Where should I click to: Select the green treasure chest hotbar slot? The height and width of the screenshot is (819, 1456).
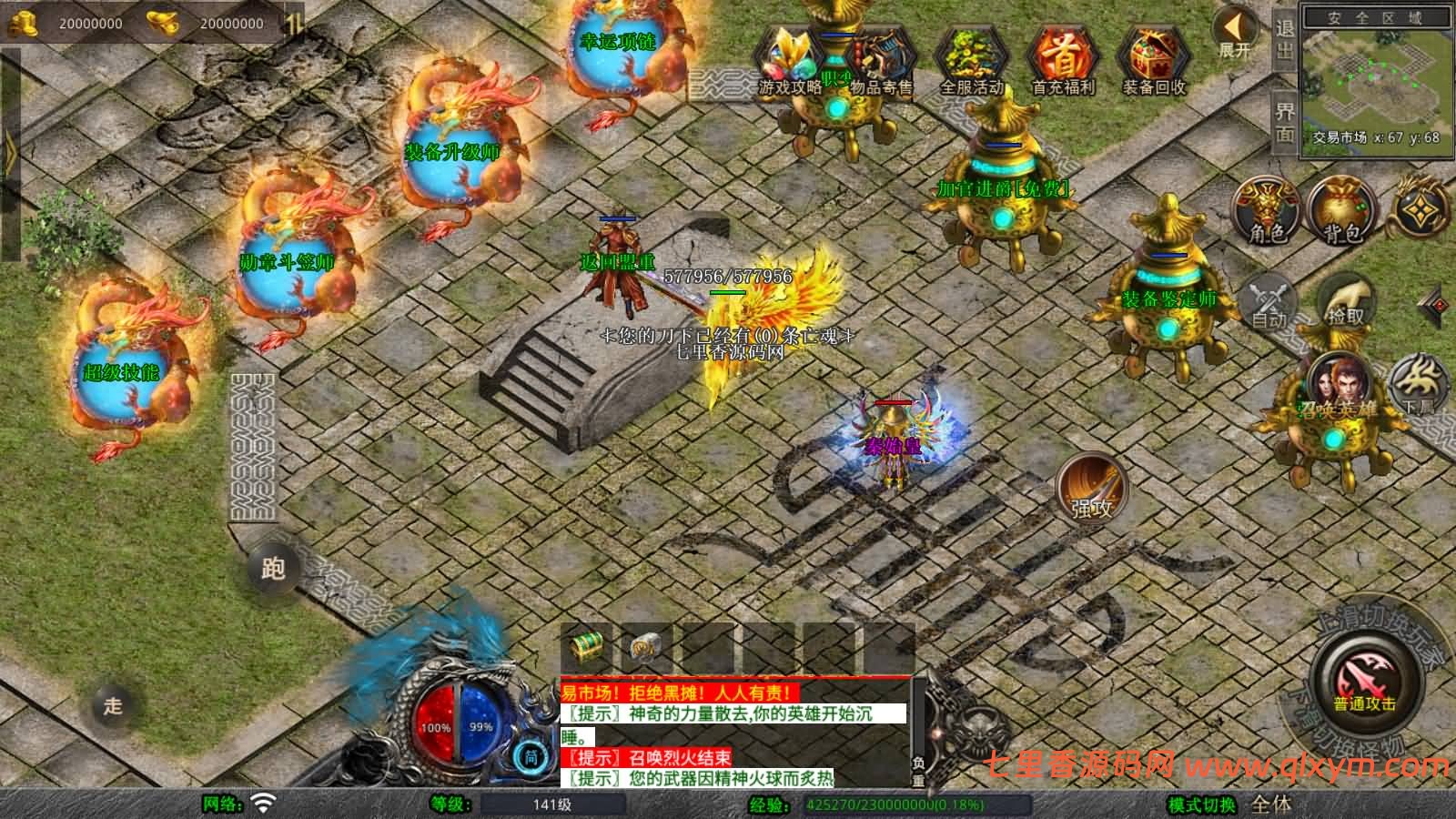click(585, 647)
